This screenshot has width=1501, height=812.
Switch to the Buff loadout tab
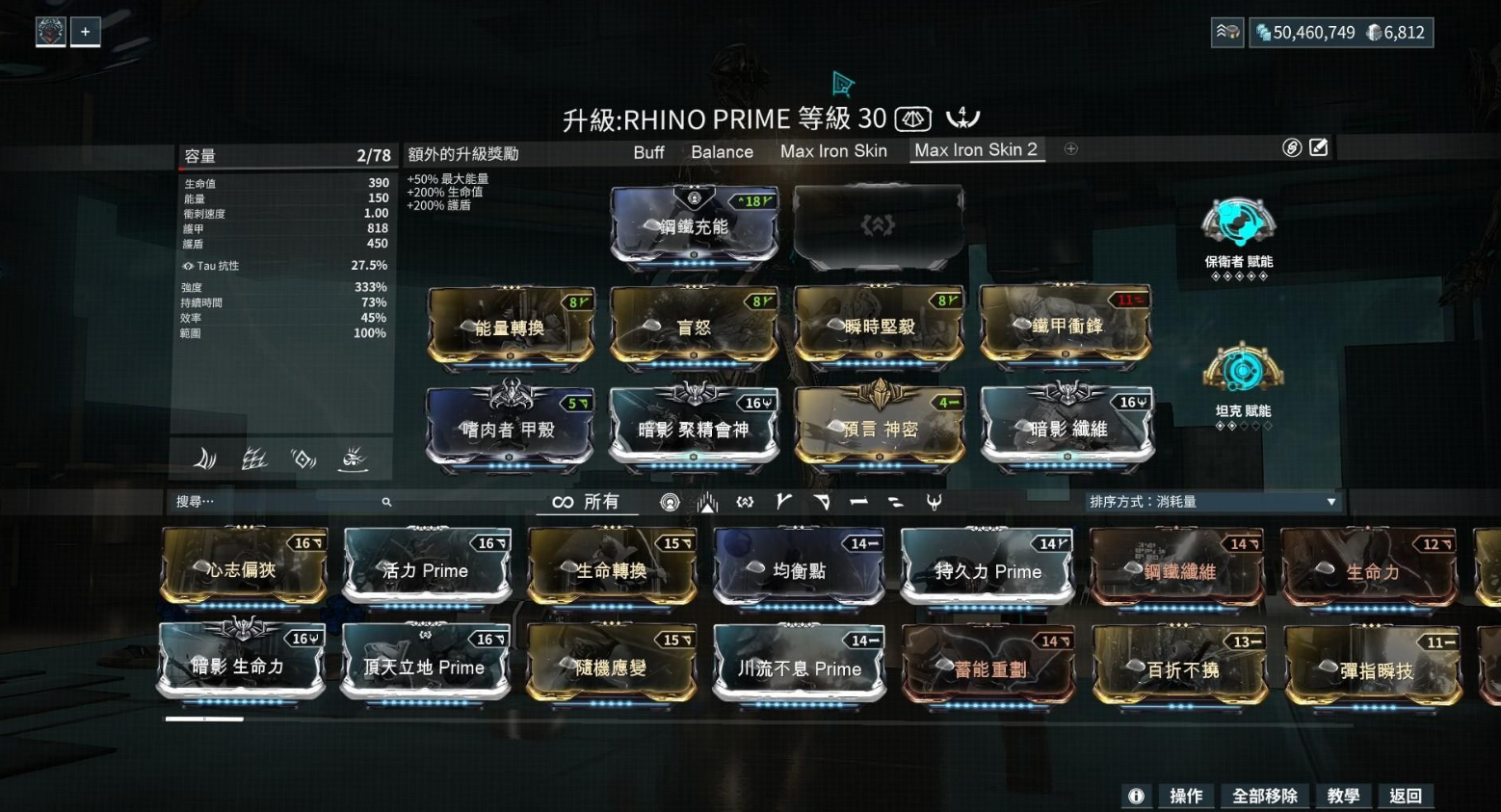648,152
